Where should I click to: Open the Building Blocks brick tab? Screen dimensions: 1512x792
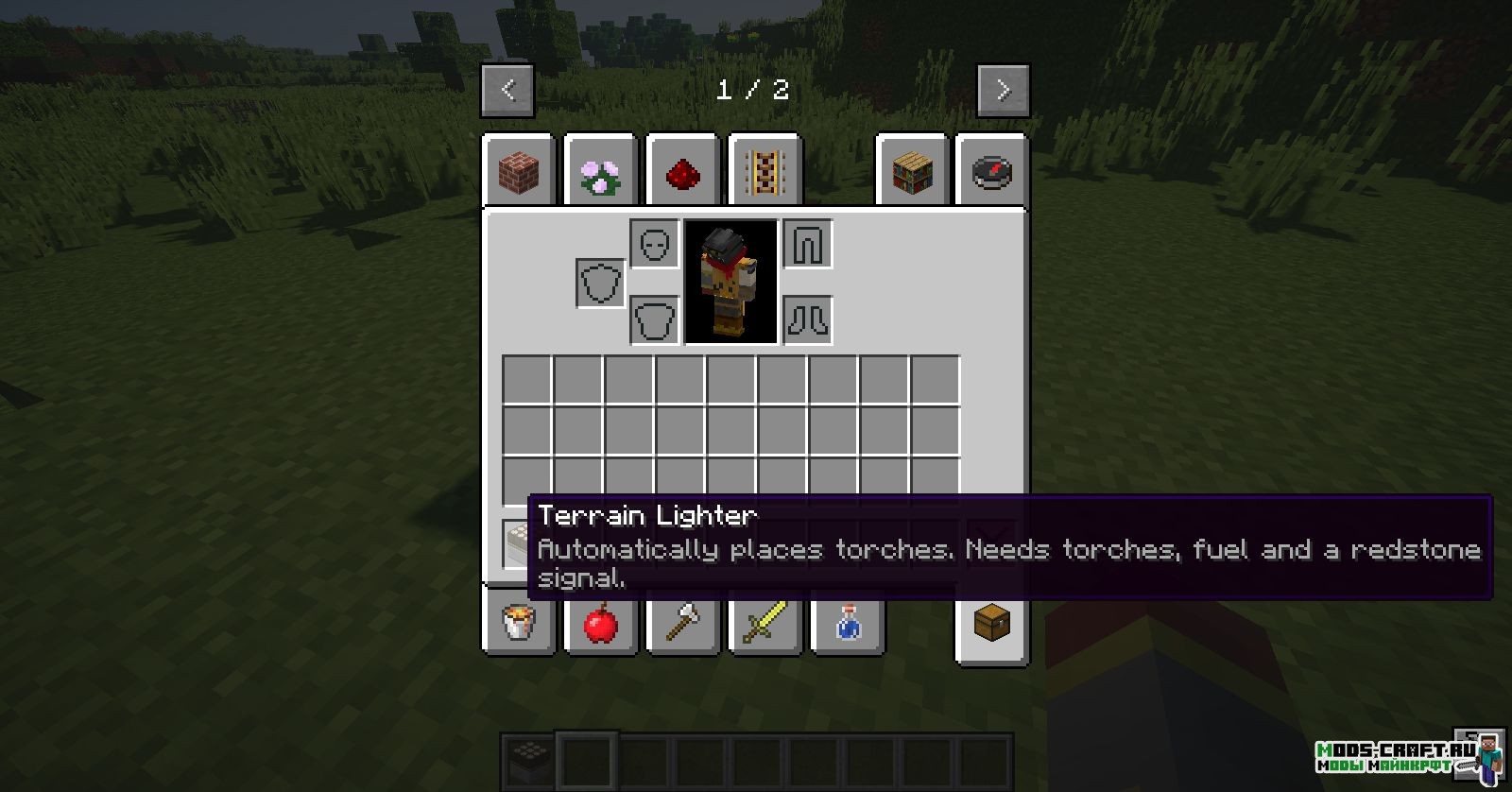click(519, 172)
